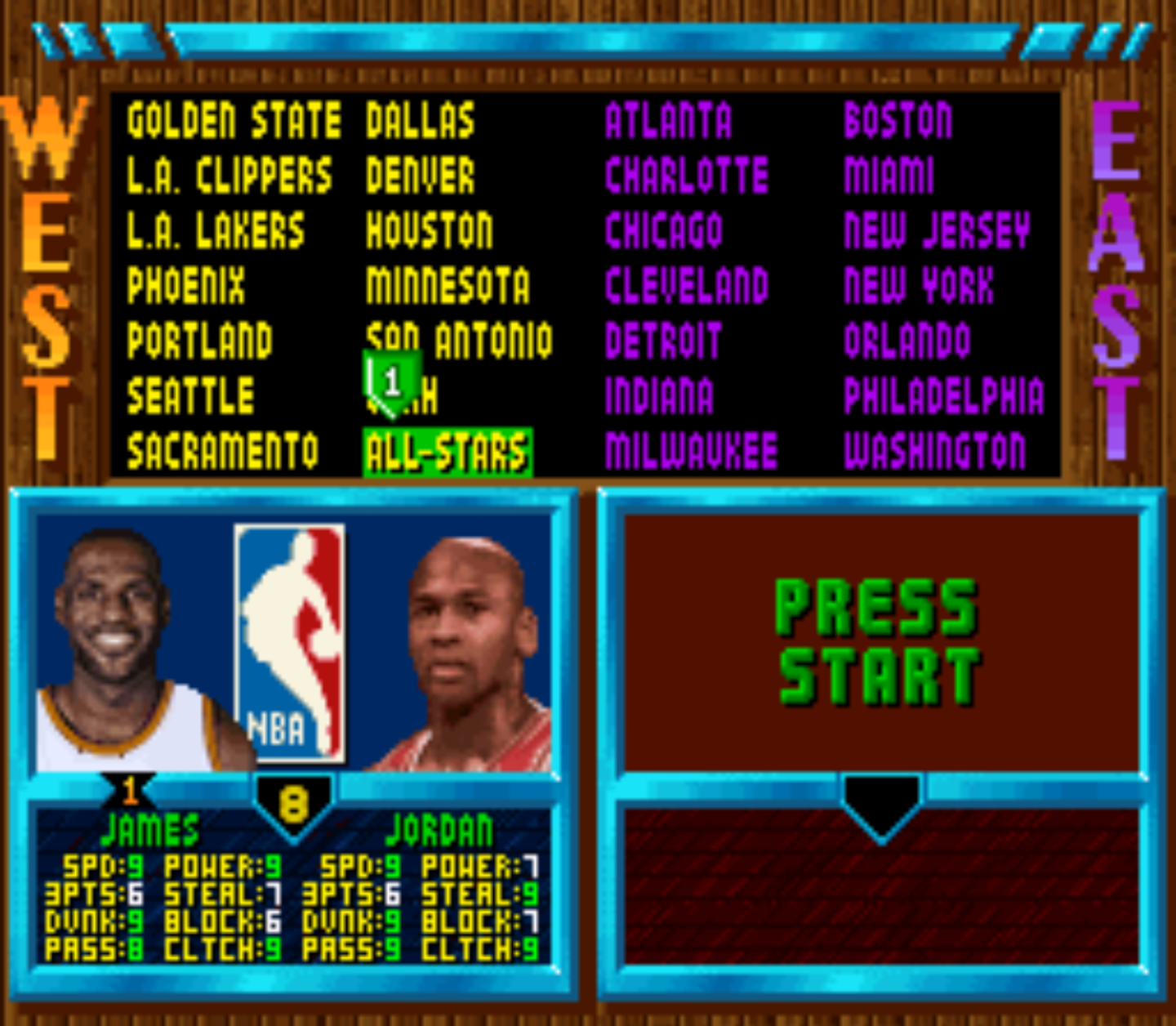Switch to the Philadelphia entry
Screen dimensions: 1176x1026
point(944,393)
